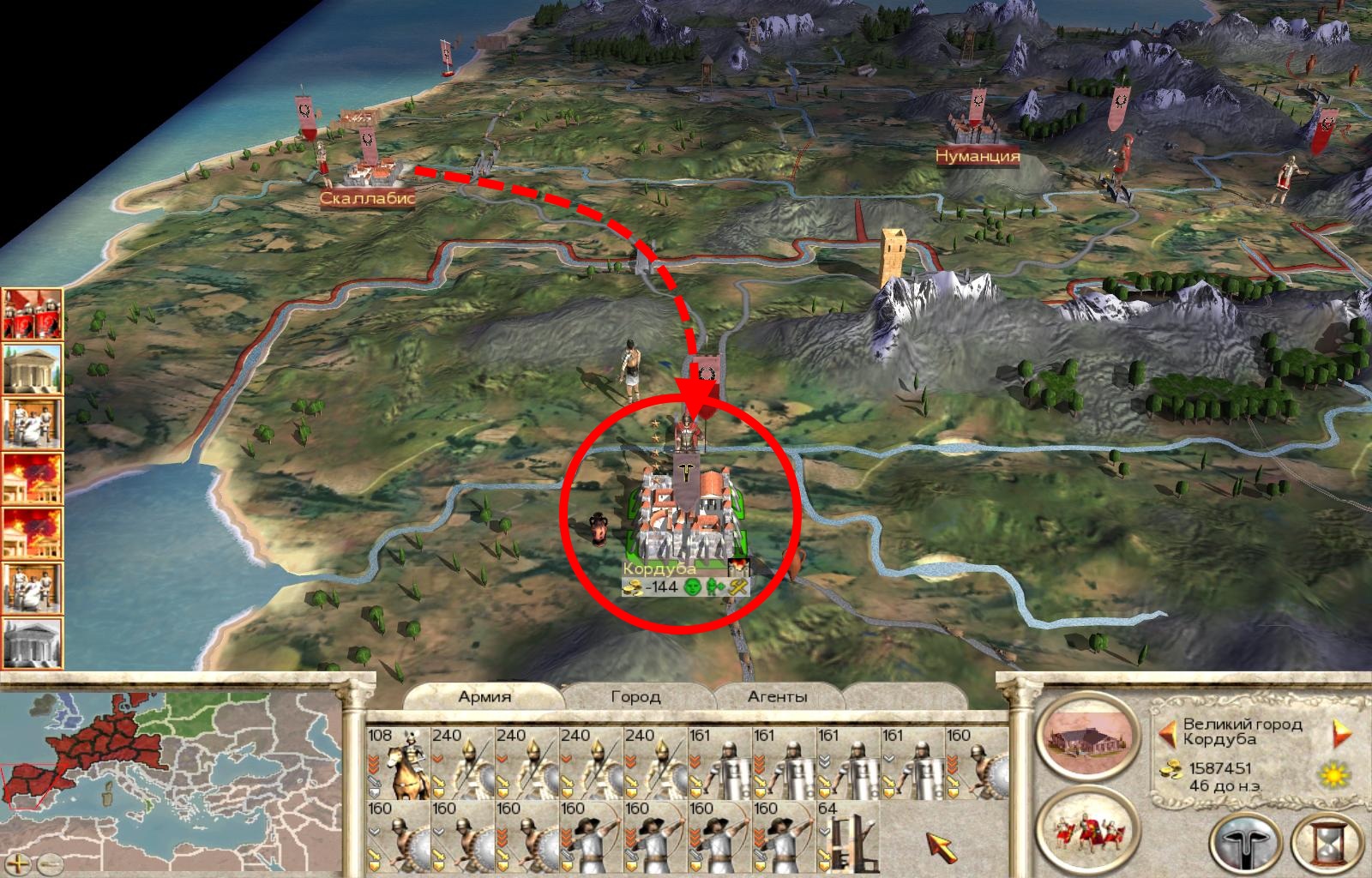The image size is (1372, 878).
Task: Zoom out the minimap with the minus button
Action: (x=50, y=862)
